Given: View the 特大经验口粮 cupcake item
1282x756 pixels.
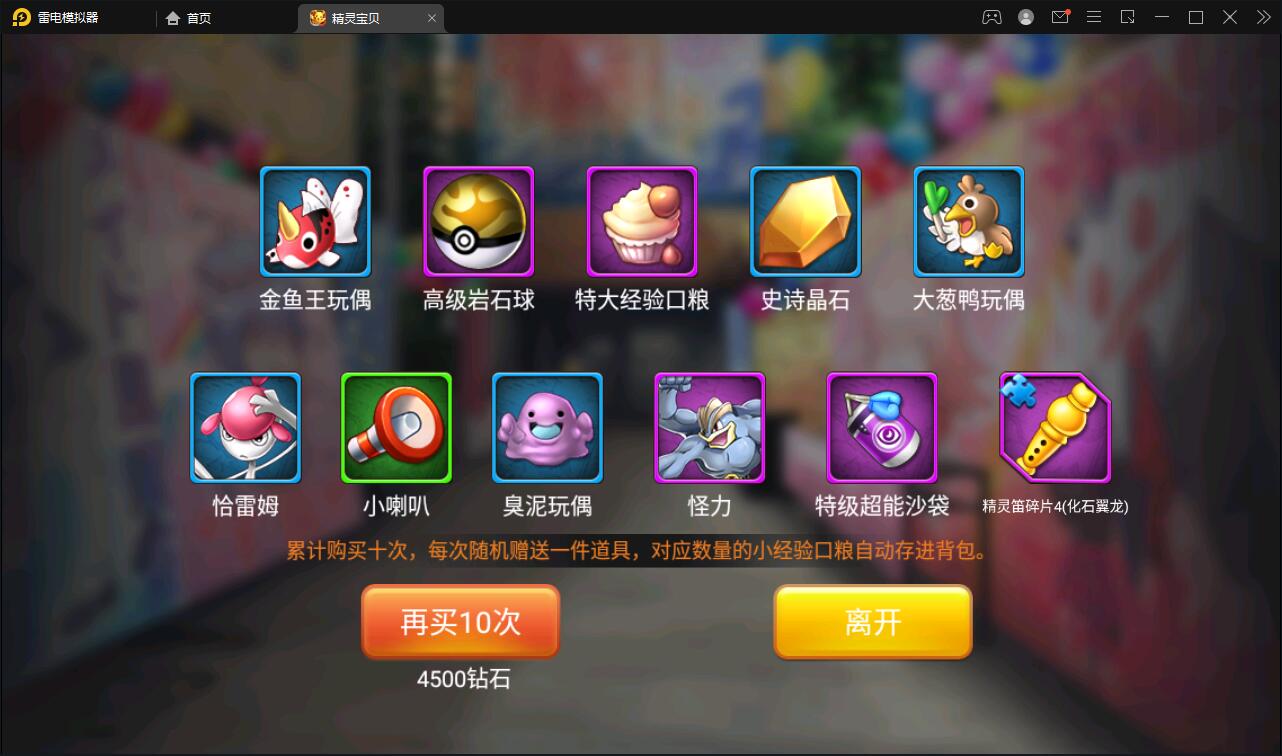Looking at the screenshot, I should coord(641,221).
